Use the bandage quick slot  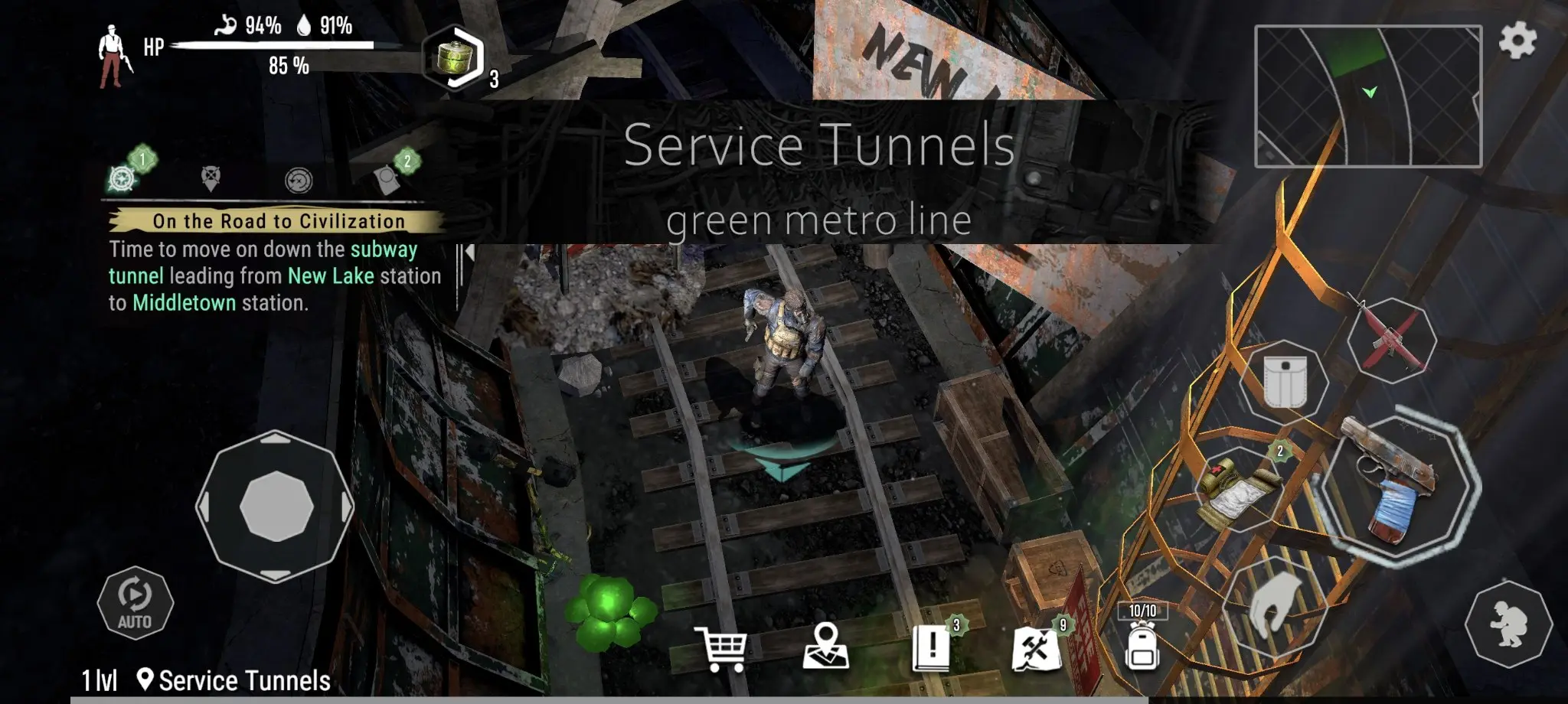pos(1241,489)
